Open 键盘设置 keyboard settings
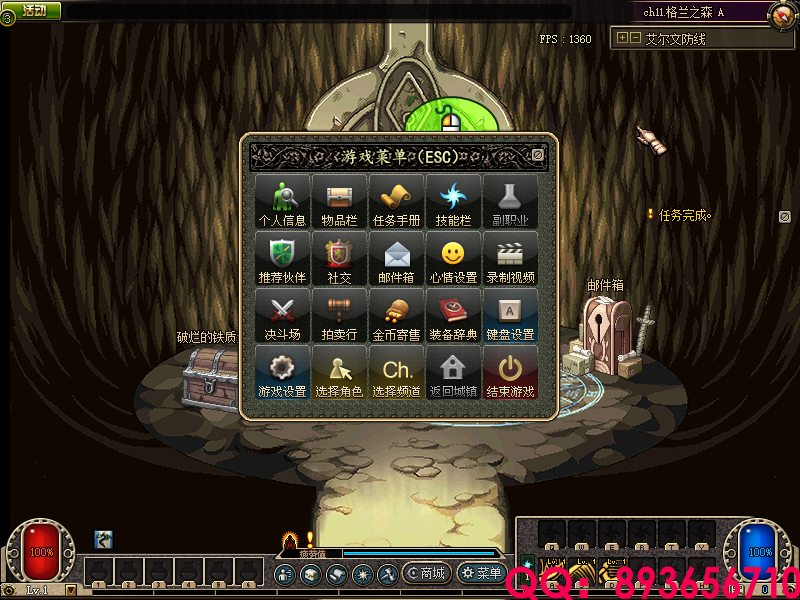 (x=510, y=315)
